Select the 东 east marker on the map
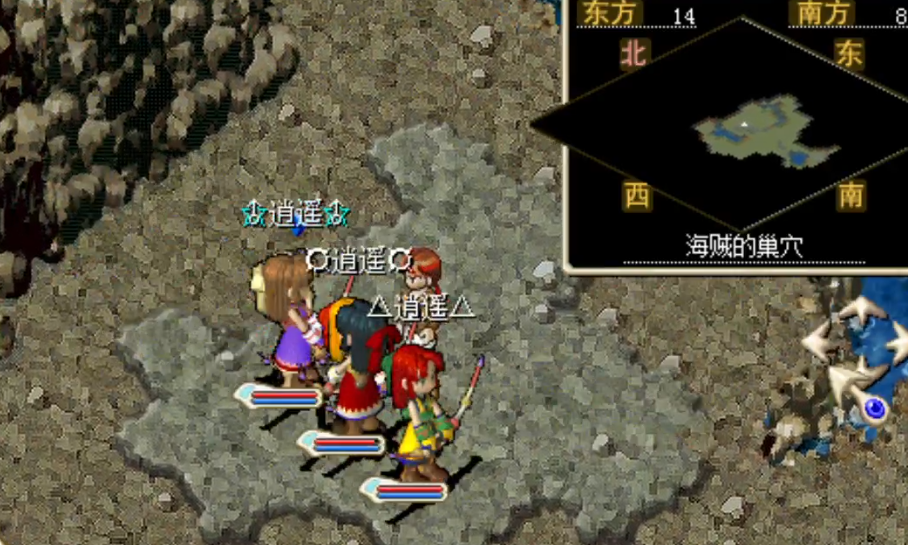Image resolution: width=908 pixels, height=545 pixels. (849, 53)
